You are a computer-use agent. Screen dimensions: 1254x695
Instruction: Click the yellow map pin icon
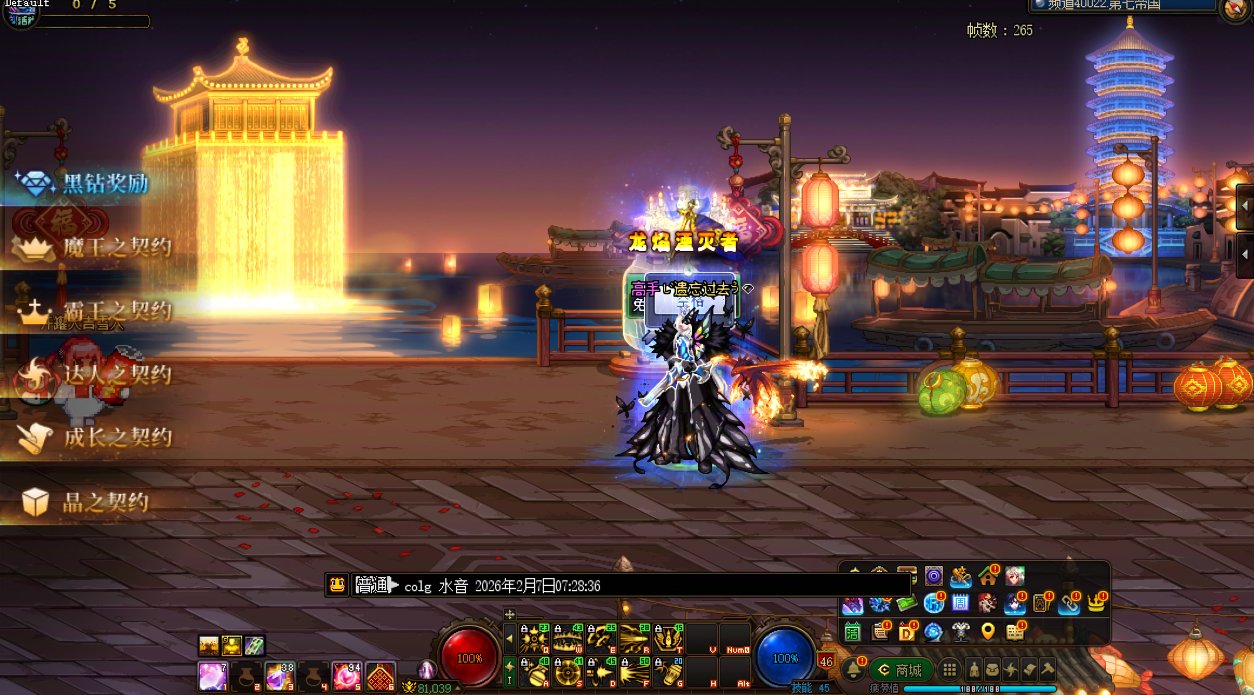[x=988, y=631]
